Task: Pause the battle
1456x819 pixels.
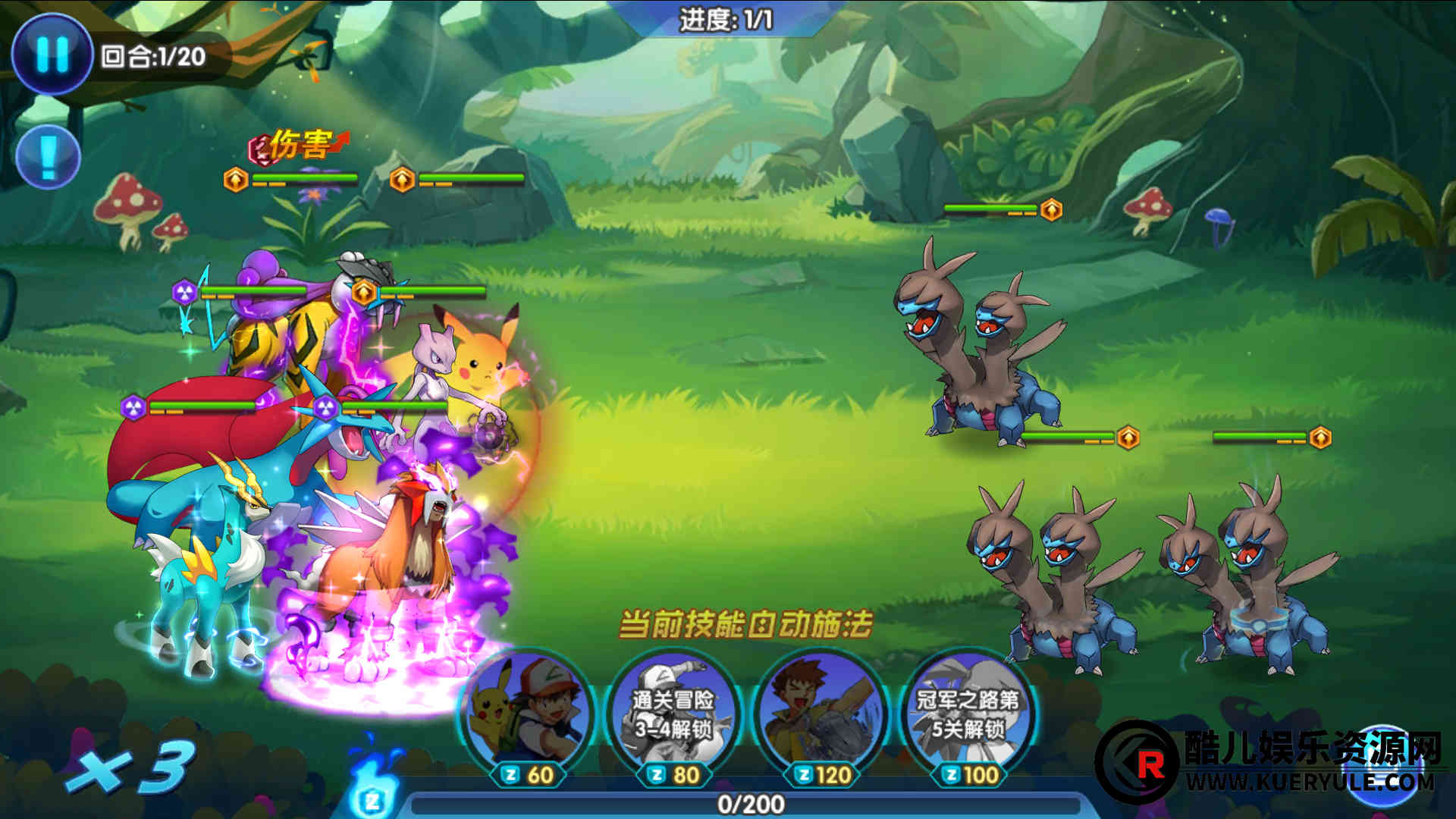Action: pyautogui.click(x=52, y=54)
